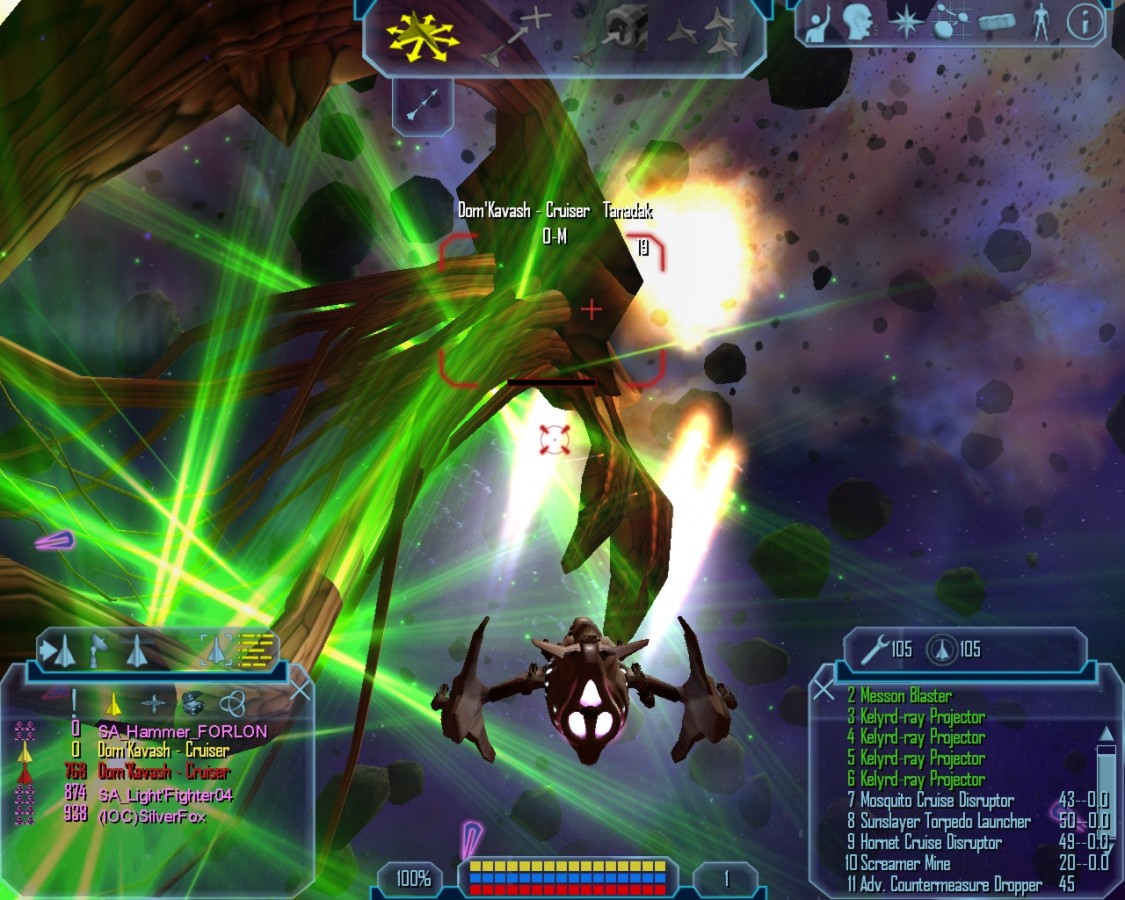Select the yellow multi-arrow burst icon
Image resolution: width=1125 pixels, height=900 pixels.
pyautogui.click(x=422, y=35)
